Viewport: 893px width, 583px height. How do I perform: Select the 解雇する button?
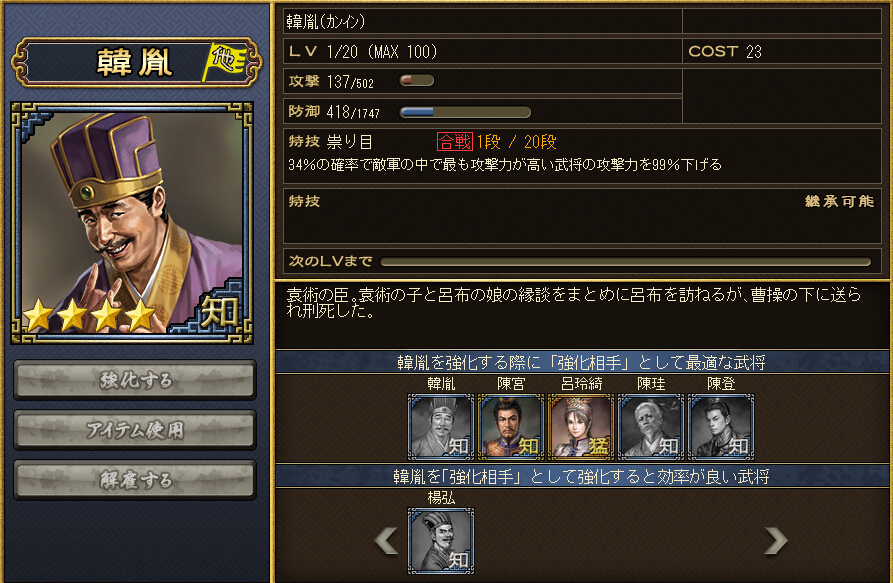pyautogui.click(x=135, y=480)
